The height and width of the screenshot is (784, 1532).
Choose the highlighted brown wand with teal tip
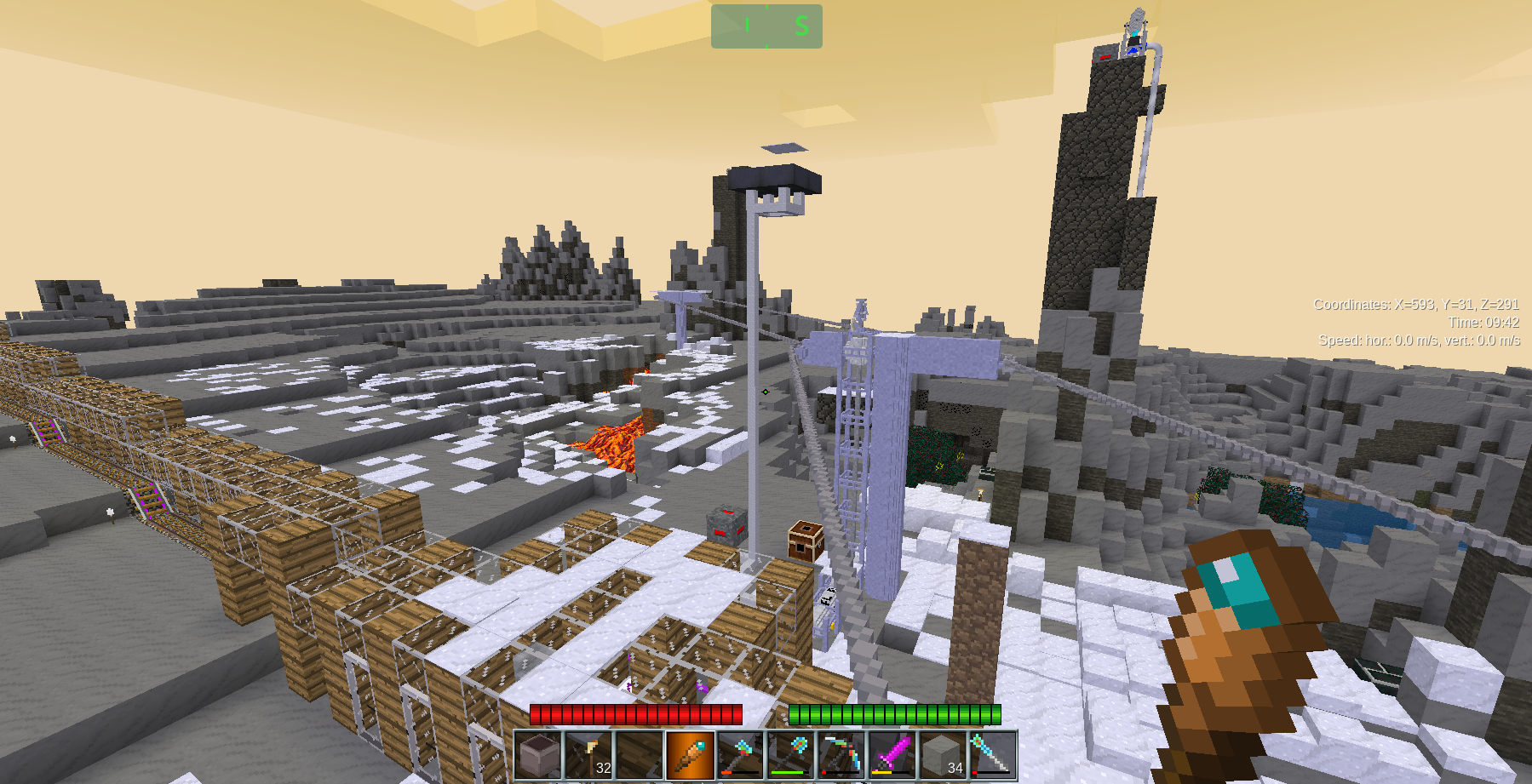690,755
